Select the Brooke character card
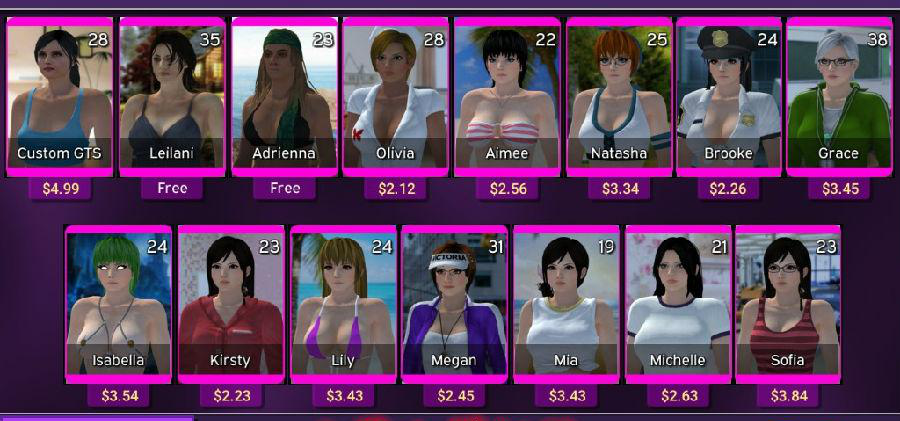This screenshot has height=421, width=900. coord(728,98)
